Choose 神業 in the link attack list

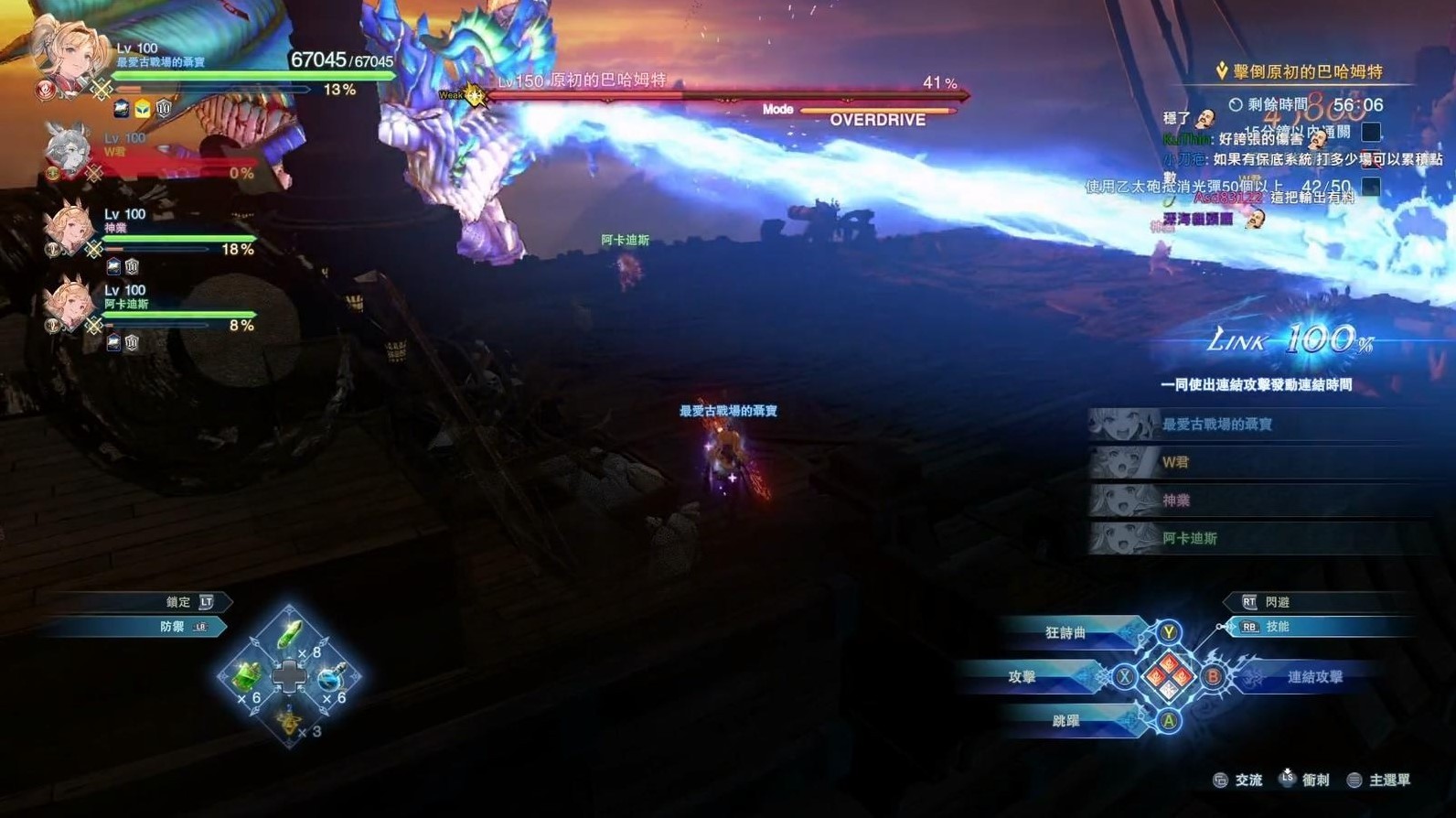tap(1176, 500)
